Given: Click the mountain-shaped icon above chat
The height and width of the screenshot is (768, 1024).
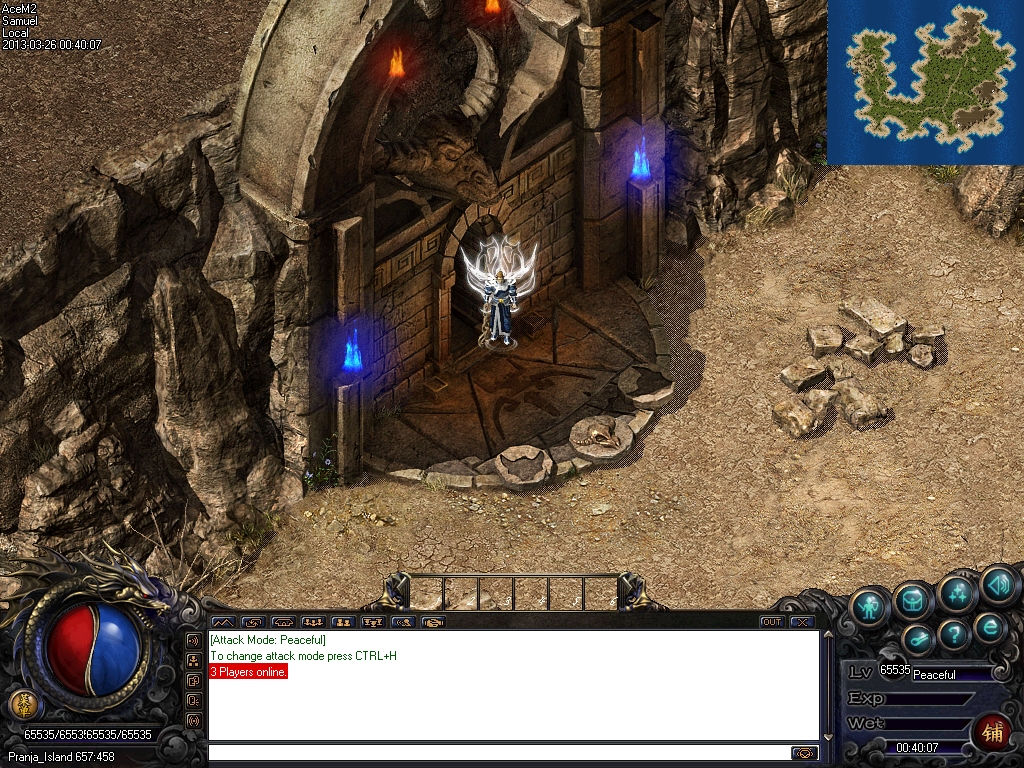Looking at the screenshot, I should pos(222,622).
